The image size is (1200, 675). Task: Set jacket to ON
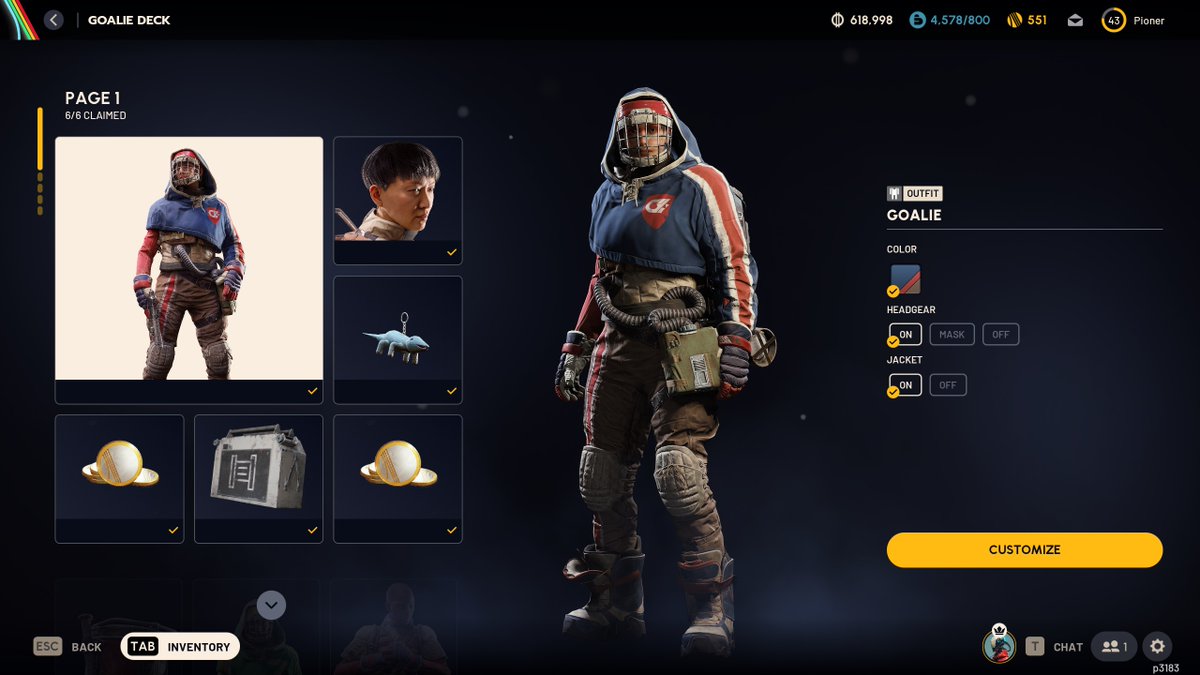905,385
